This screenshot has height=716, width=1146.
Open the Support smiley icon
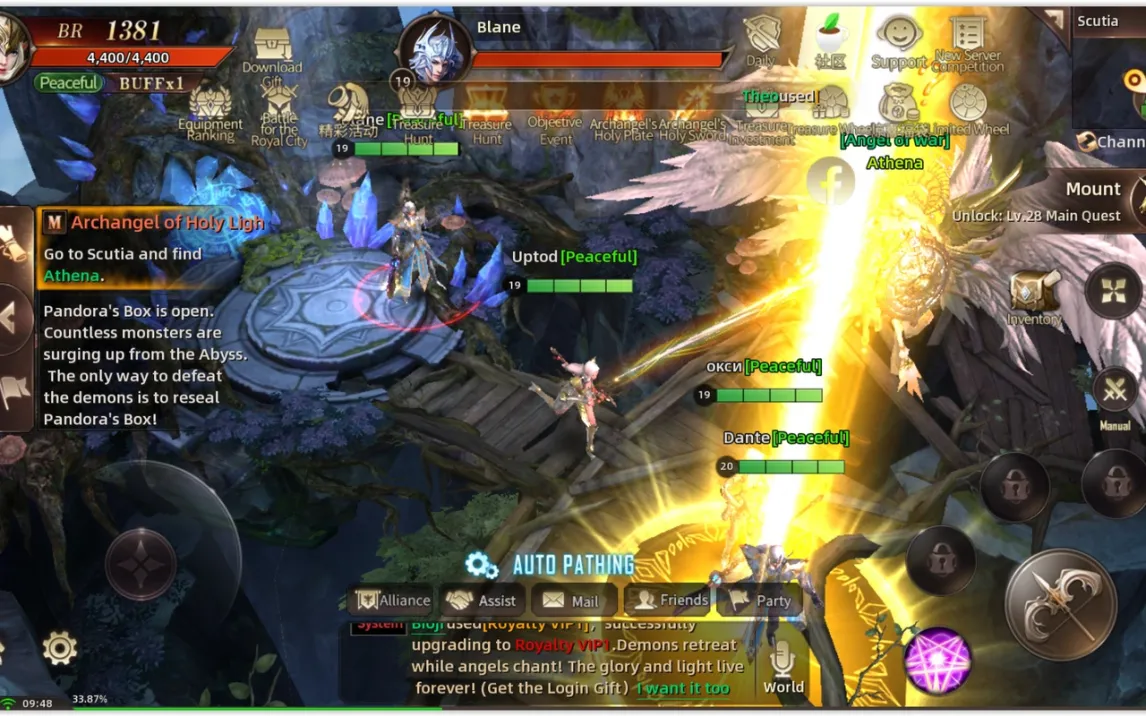point(898,40)
